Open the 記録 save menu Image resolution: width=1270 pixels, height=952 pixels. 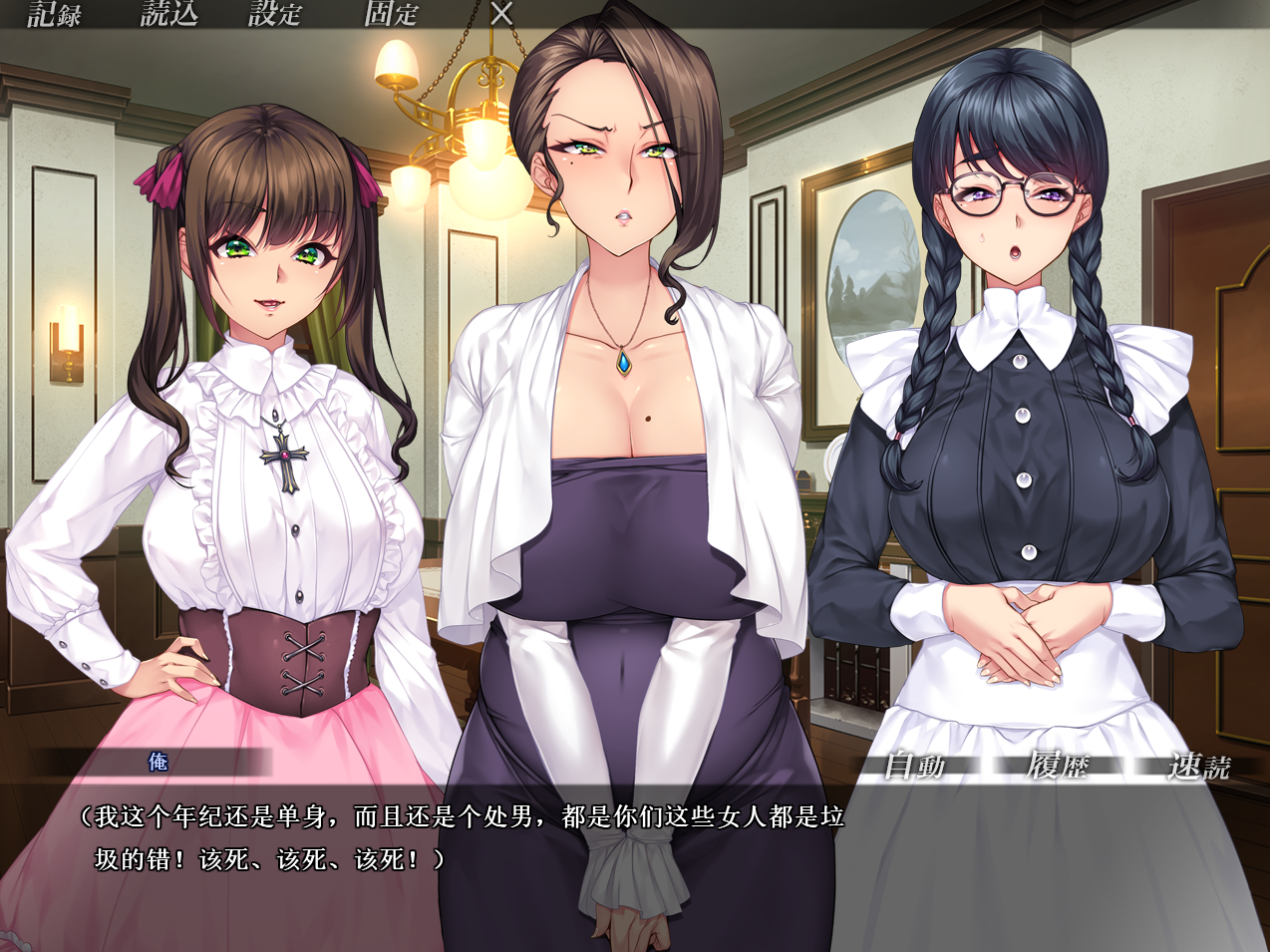click(54, 14)
